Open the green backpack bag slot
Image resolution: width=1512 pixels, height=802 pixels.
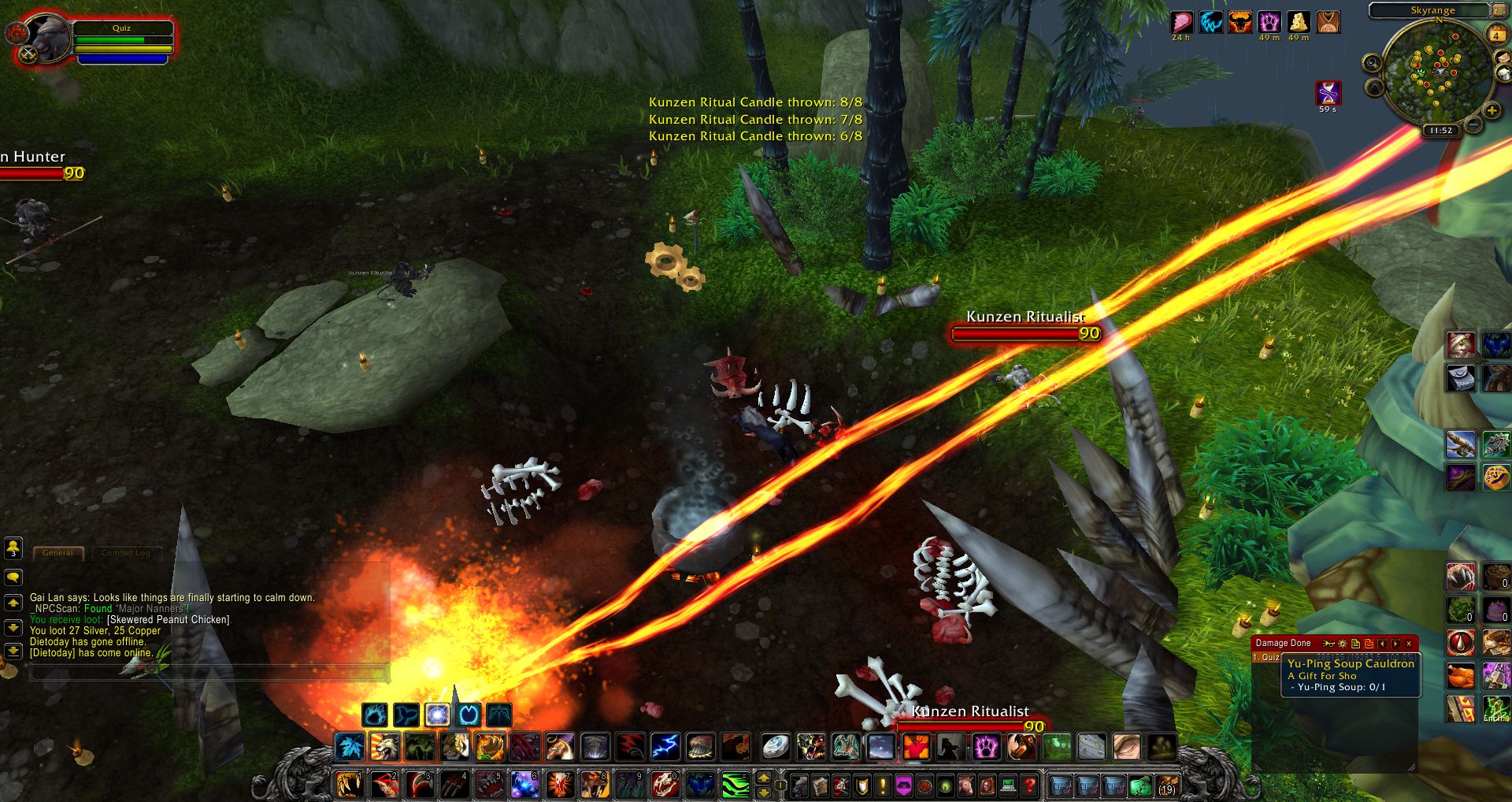pos(1140,785)
